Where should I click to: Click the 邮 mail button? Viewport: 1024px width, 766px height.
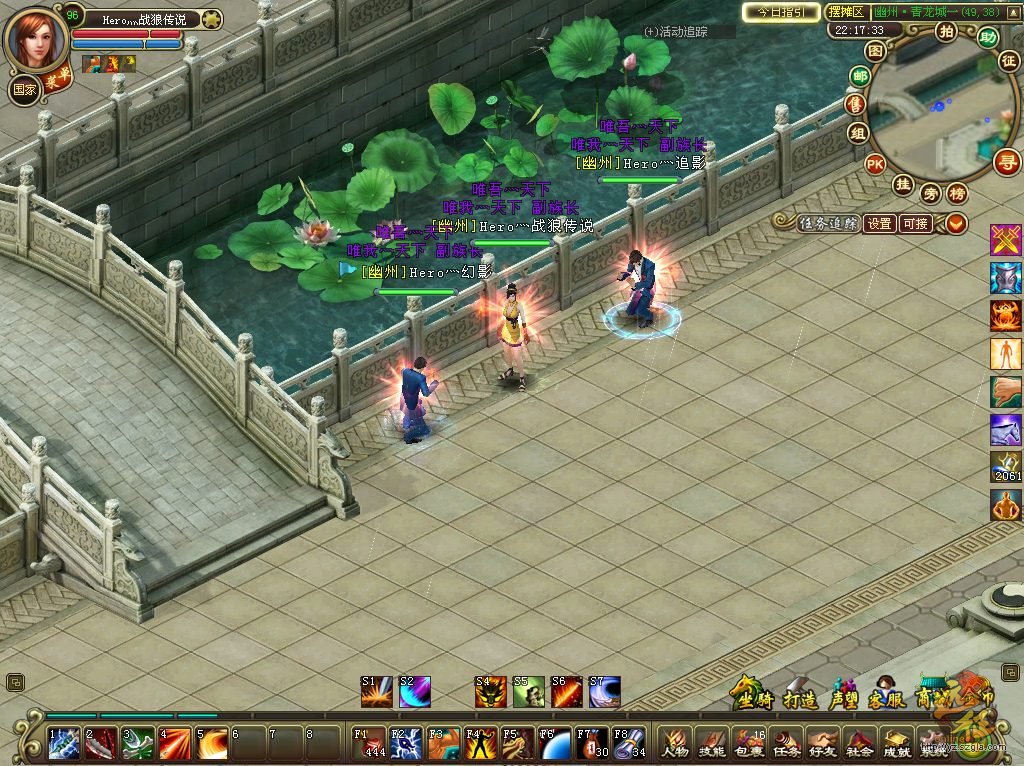[x=859, y=77]
